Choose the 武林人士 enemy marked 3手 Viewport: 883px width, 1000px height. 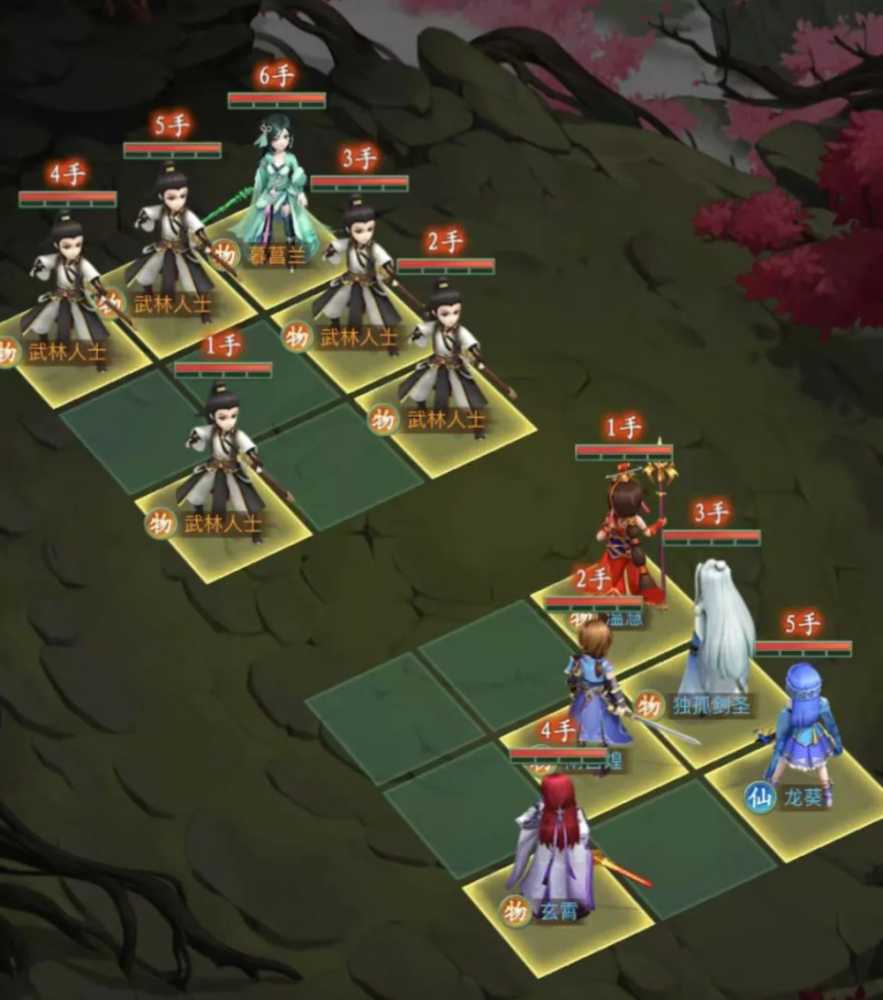358,275
